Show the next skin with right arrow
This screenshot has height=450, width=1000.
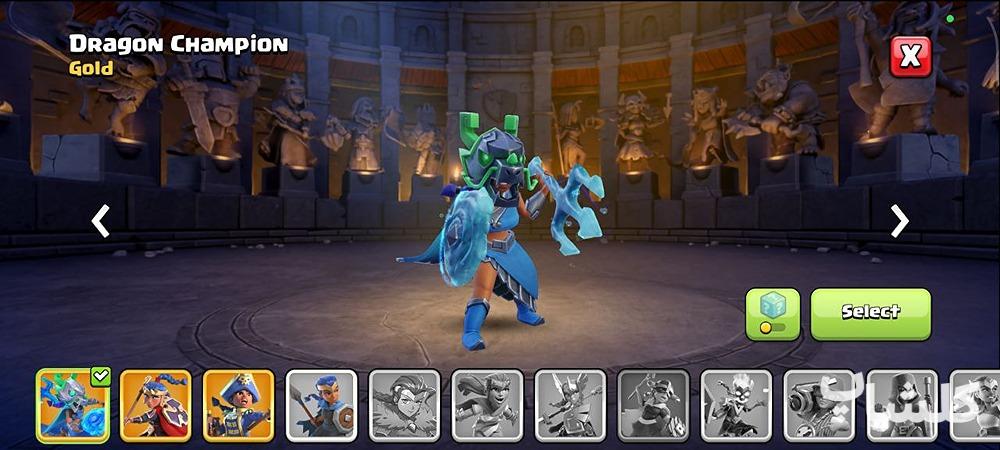coord(900,221)
